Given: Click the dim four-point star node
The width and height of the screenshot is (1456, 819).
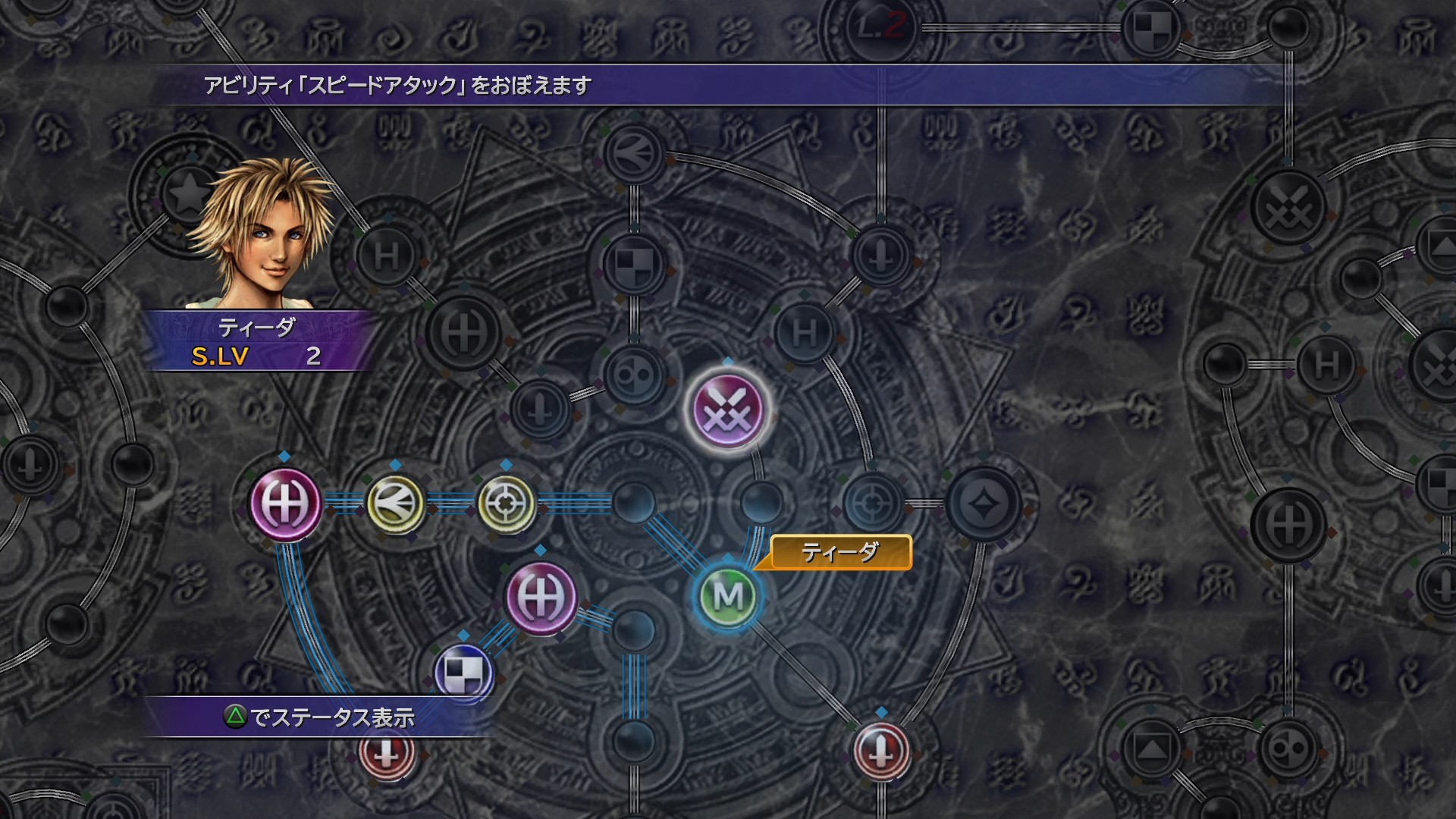Looking at the screenshot, I should pyautogui.click(x=984, y=504).
